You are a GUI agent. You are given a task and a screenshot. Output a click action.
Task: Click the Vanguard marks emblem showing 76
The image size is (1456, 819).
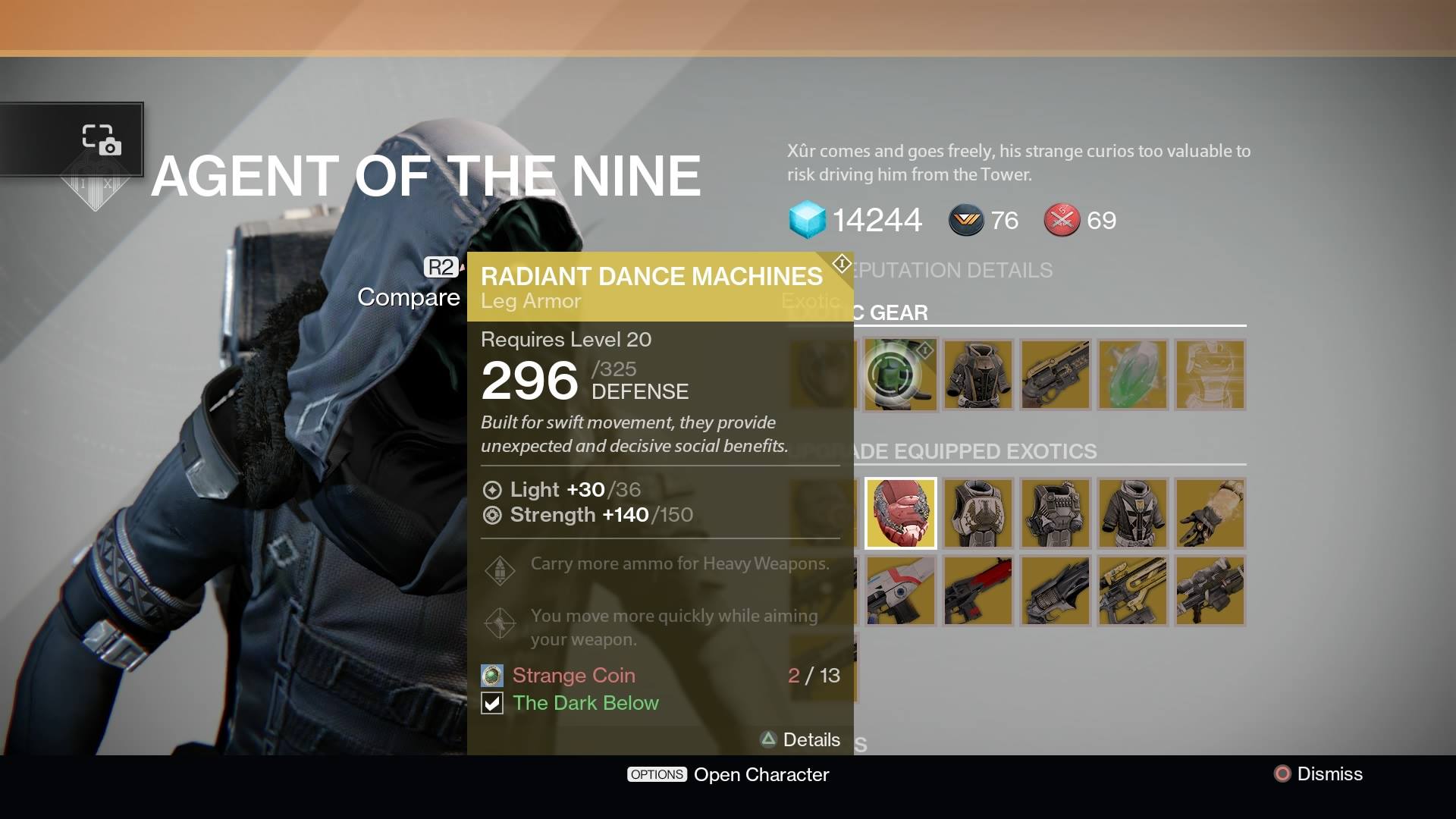point(965,221)
